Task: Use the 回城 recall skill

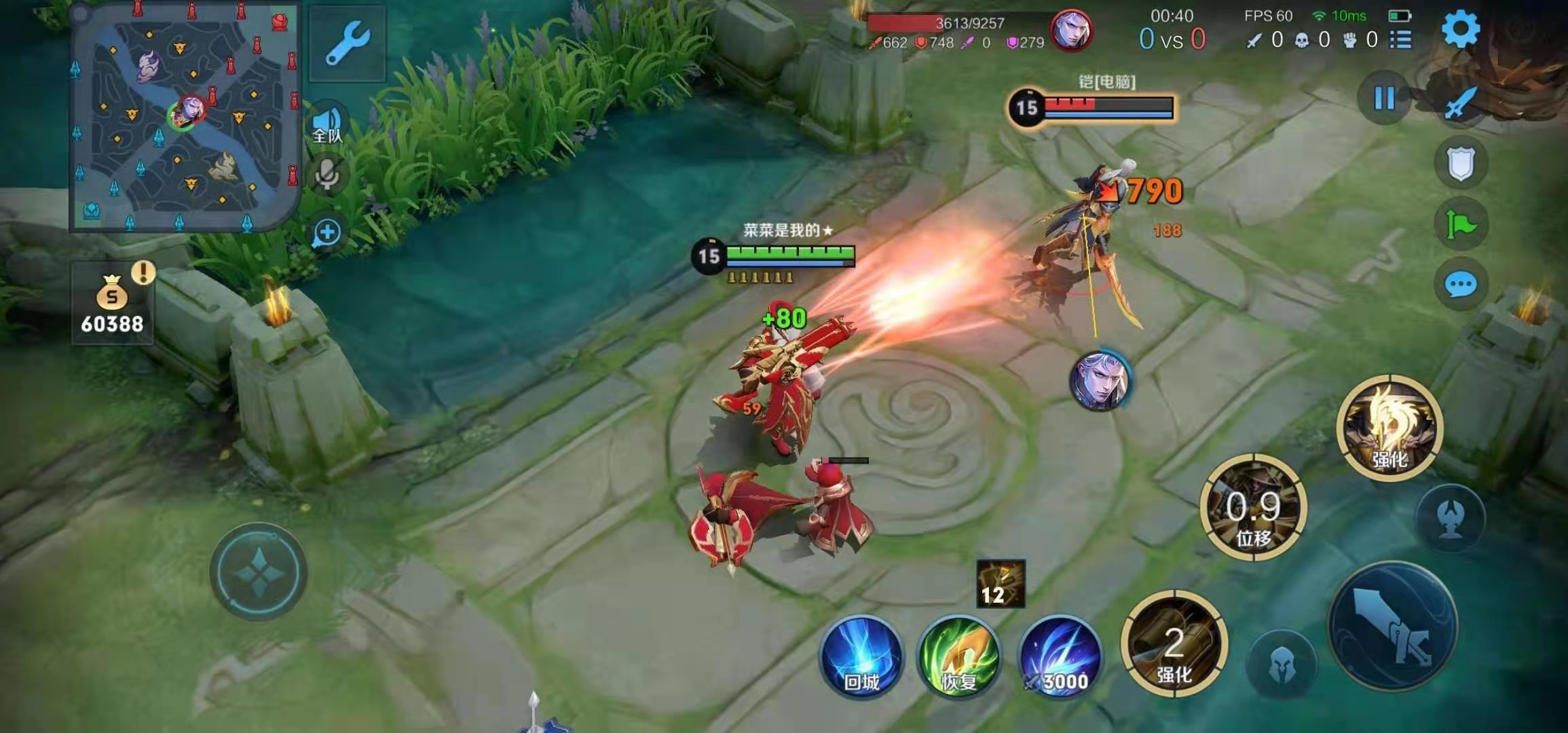Action: (x=861, y=657)
